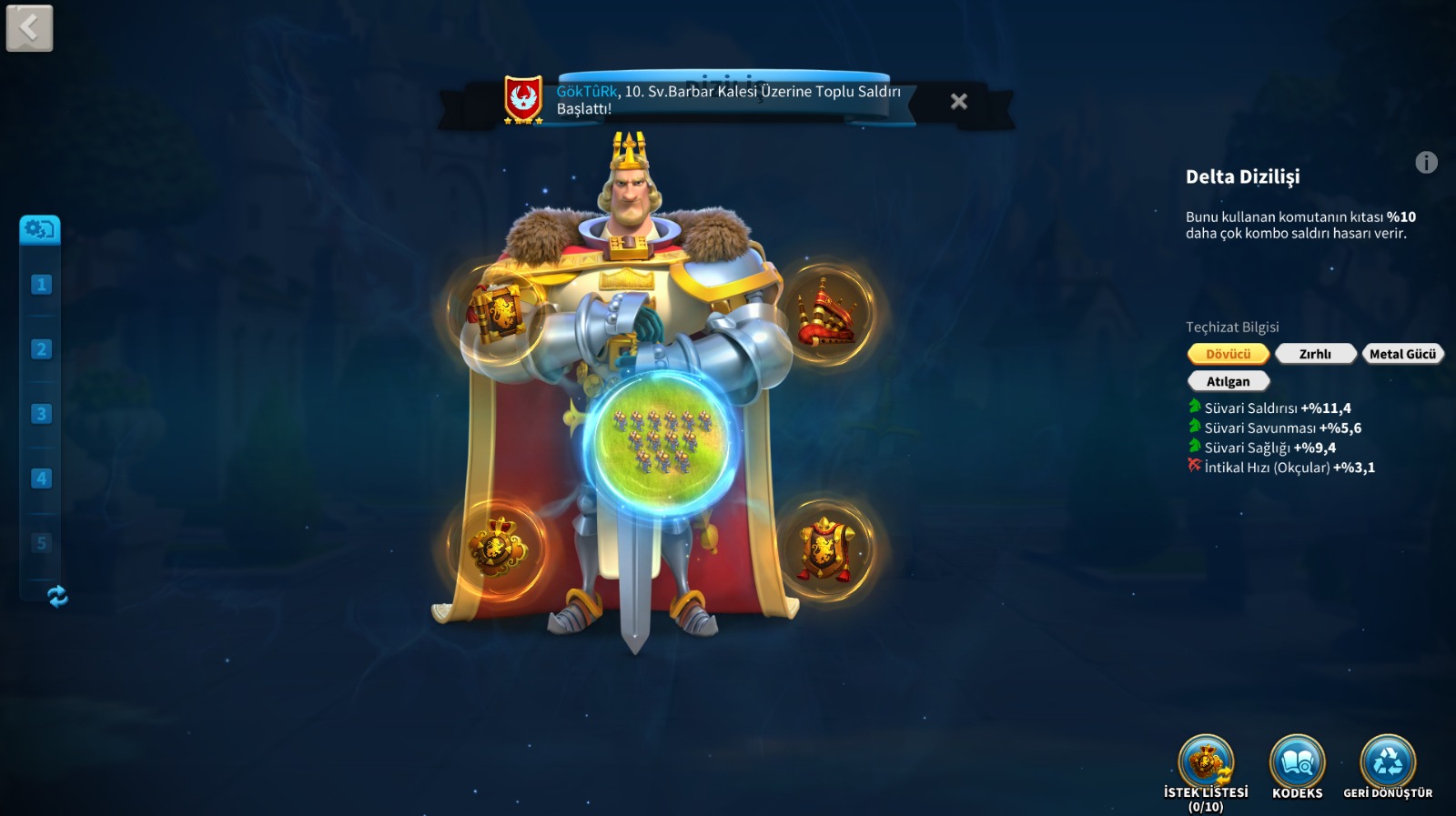
Task: Select the golden lion crest emblem slot
Action: (496, 548)
